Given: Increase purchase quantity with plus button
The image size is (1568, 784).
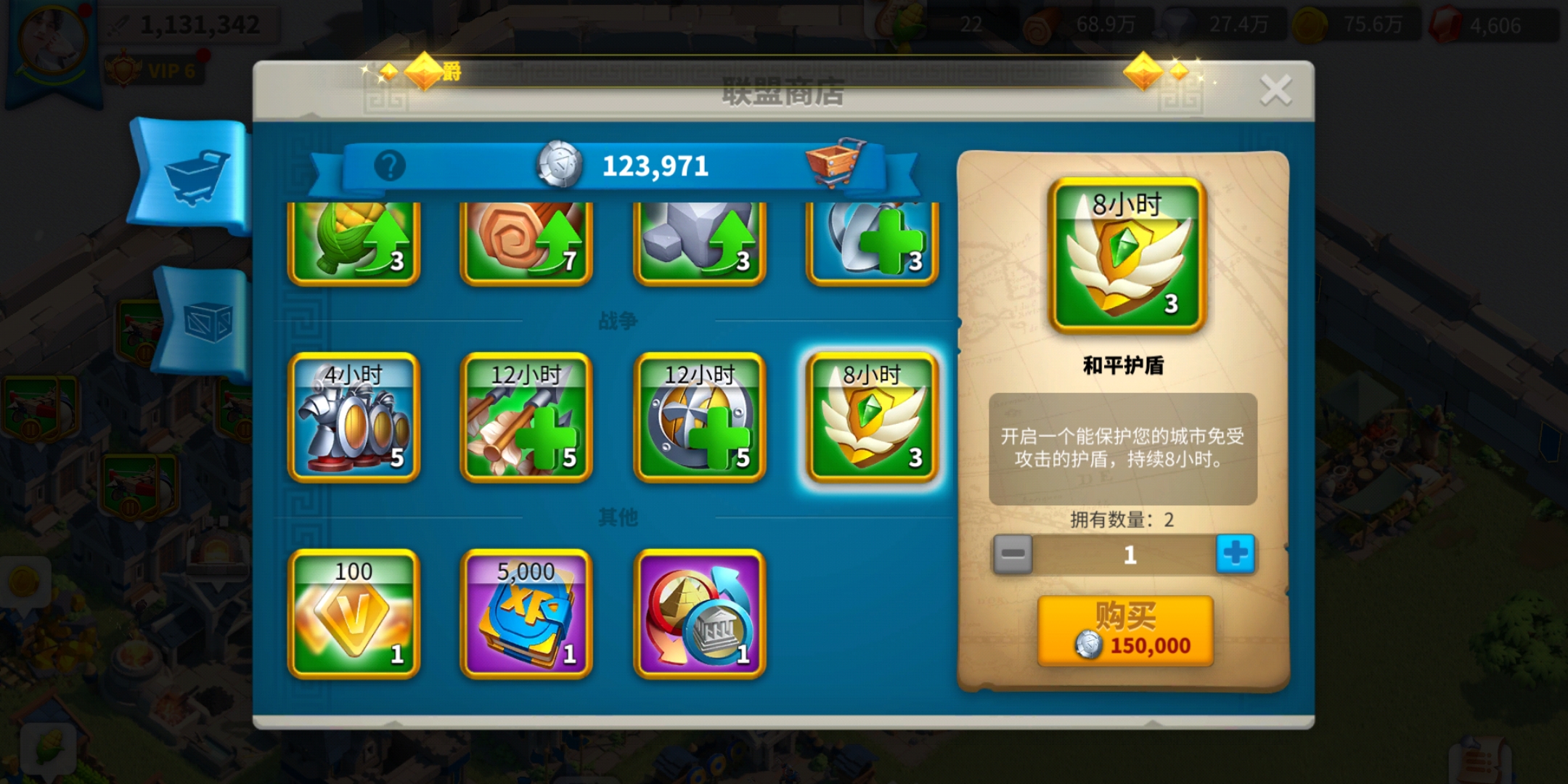Looking at the screenshot, I should [x=1235, y=555].
